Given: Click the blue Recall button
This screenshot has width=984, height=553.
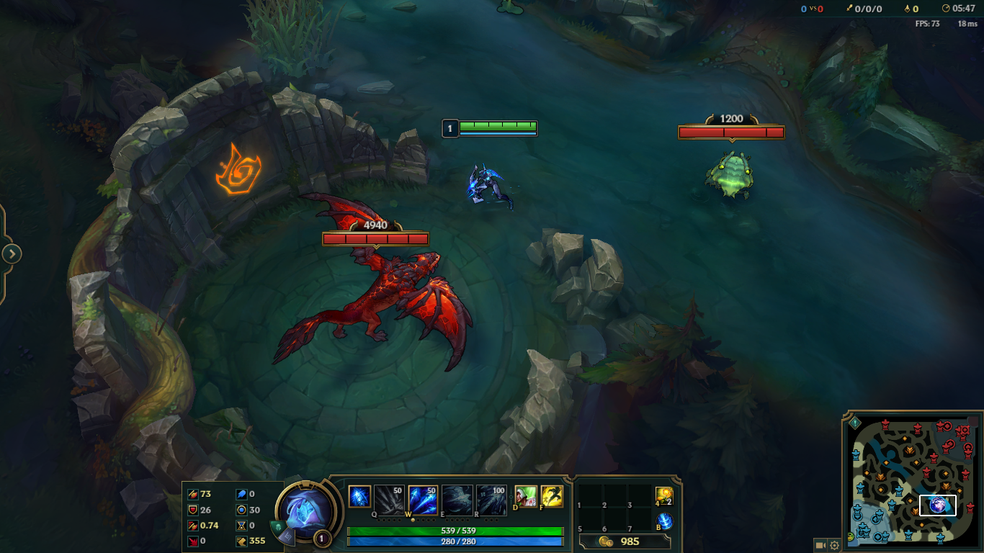Looking at the screenshot, I should coord(664,522).
